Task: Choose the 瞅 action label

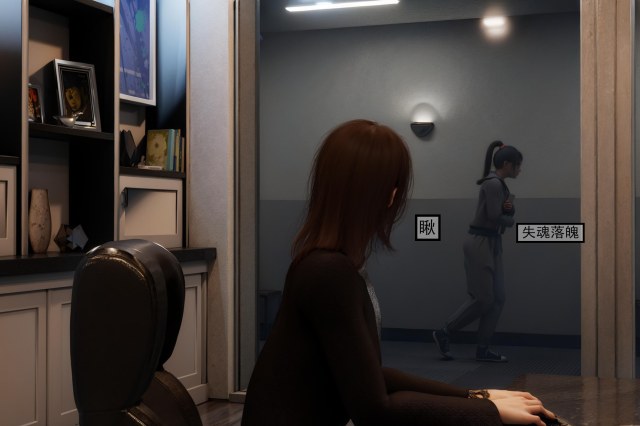Action: coord(428,228)
